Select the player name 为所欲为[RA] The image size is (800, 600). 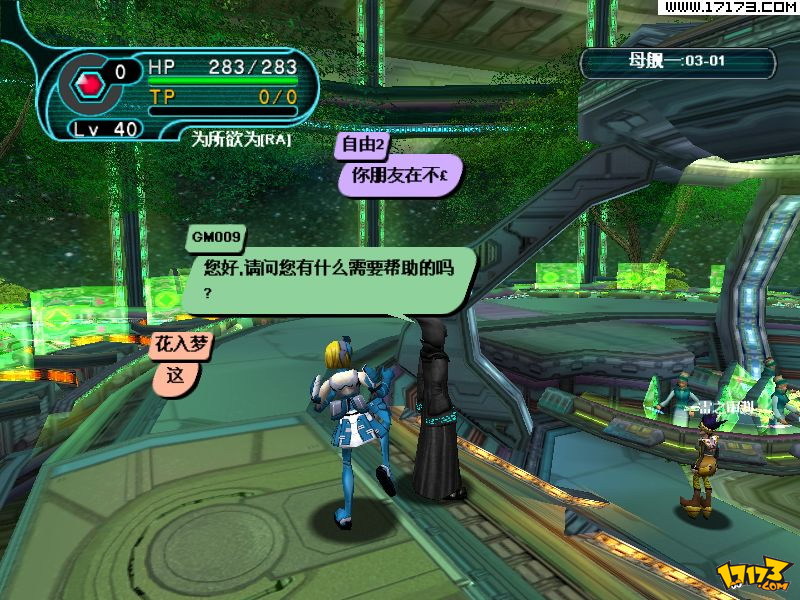(x=241, y=140)
